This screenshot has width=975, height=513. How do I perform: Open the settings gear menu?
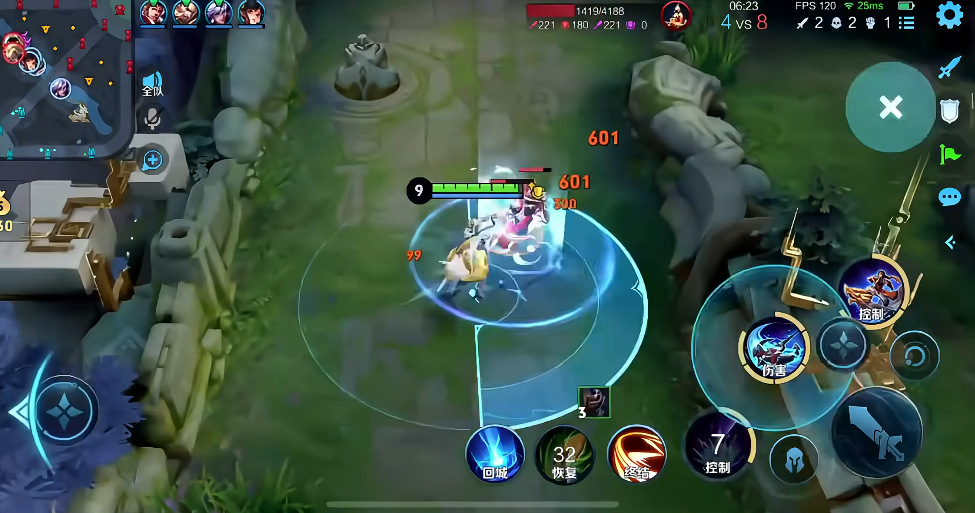coord(949,15)
